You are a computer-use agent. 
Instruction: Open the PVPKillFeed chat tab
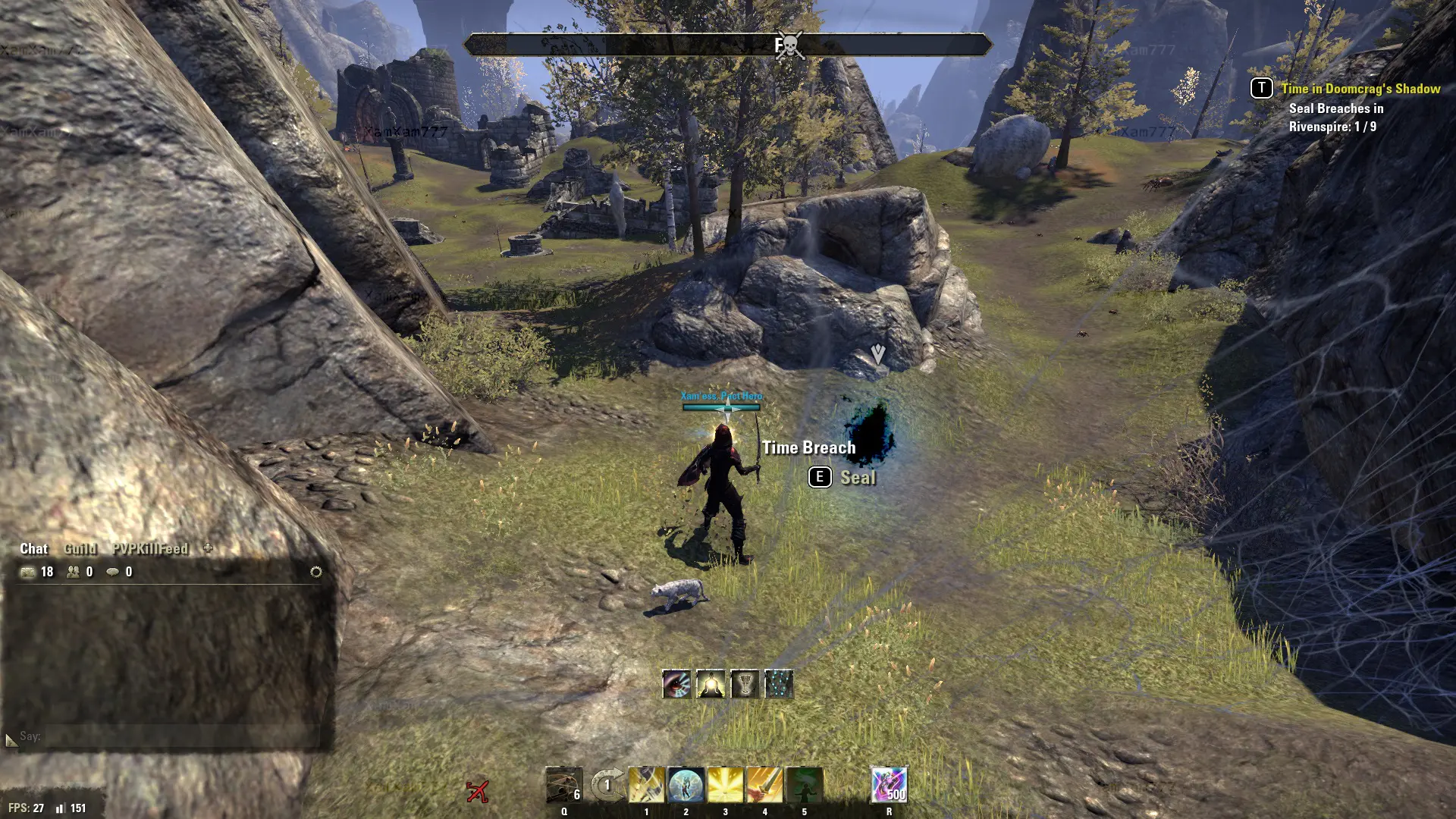click(x=149, y=549)
